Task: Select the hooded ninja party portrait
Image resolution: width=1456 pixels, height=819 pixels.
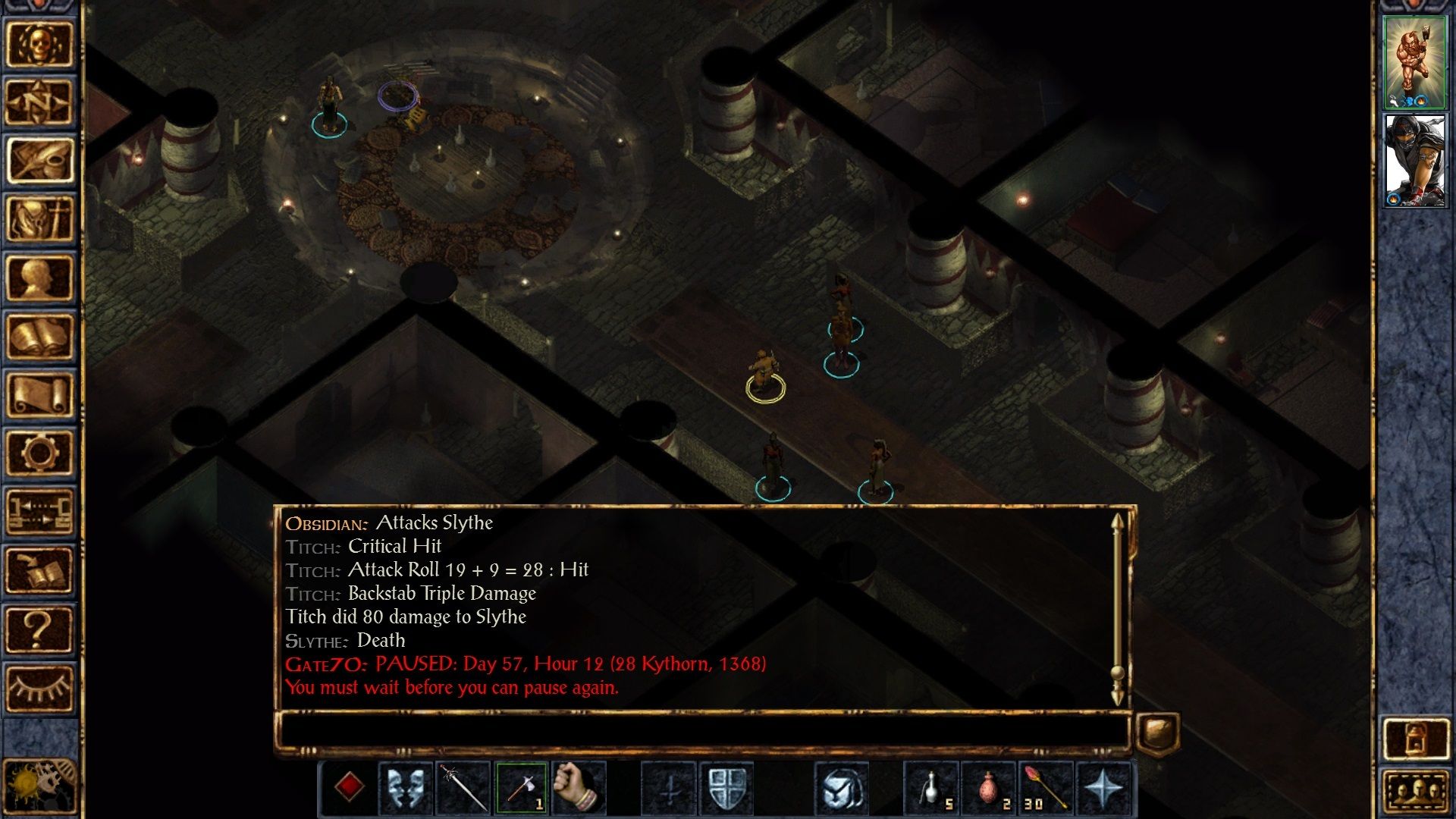Action: point(1414,160)
